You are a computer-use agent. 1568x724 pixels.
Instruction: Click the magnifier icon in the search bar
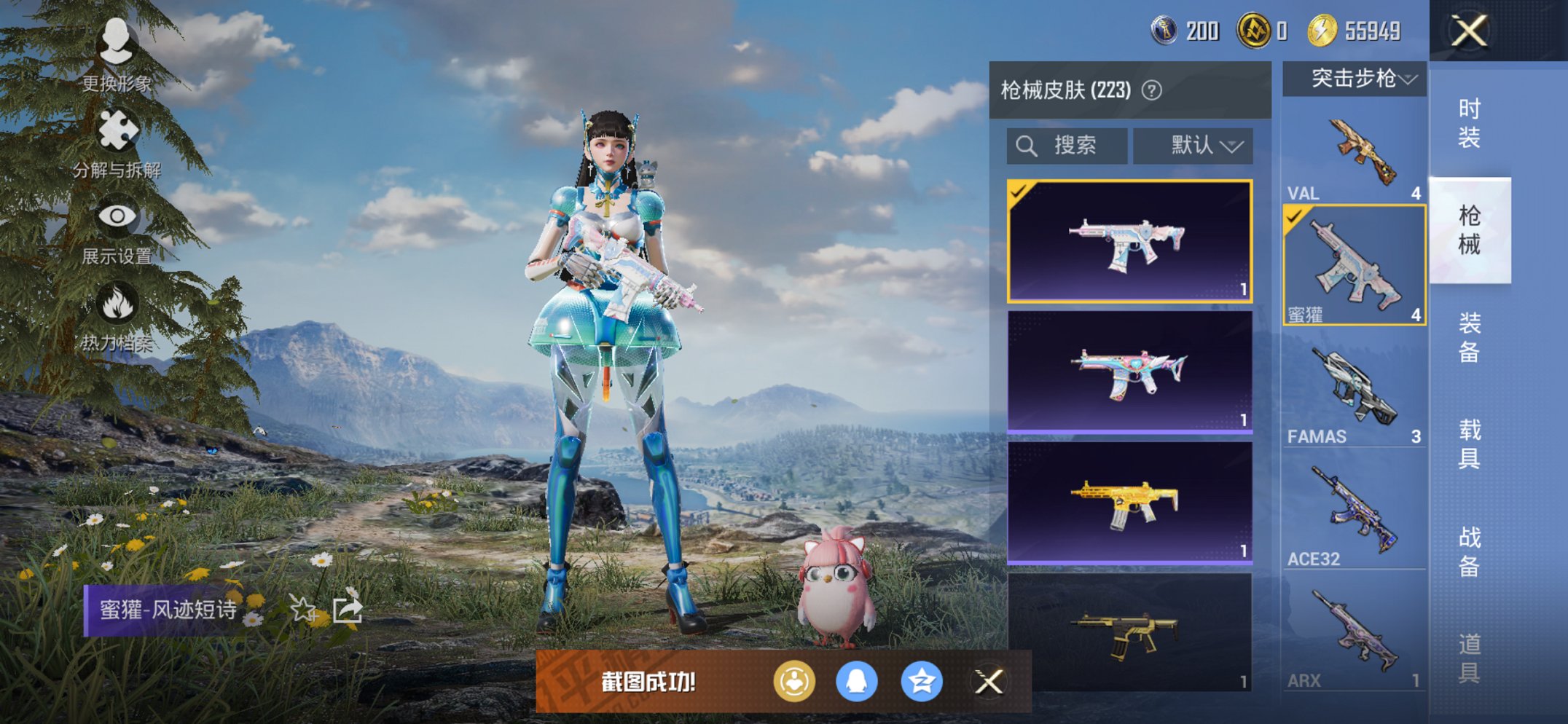pyautogui.click(x=1027, y=145)
